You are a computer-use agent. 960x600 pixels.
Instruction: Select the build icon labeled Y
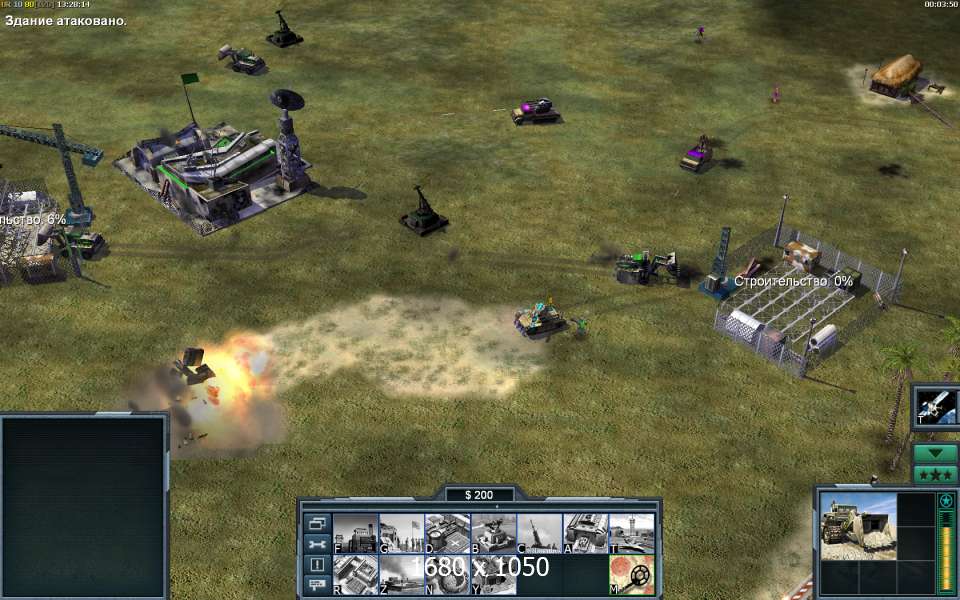tap(493, 575)
